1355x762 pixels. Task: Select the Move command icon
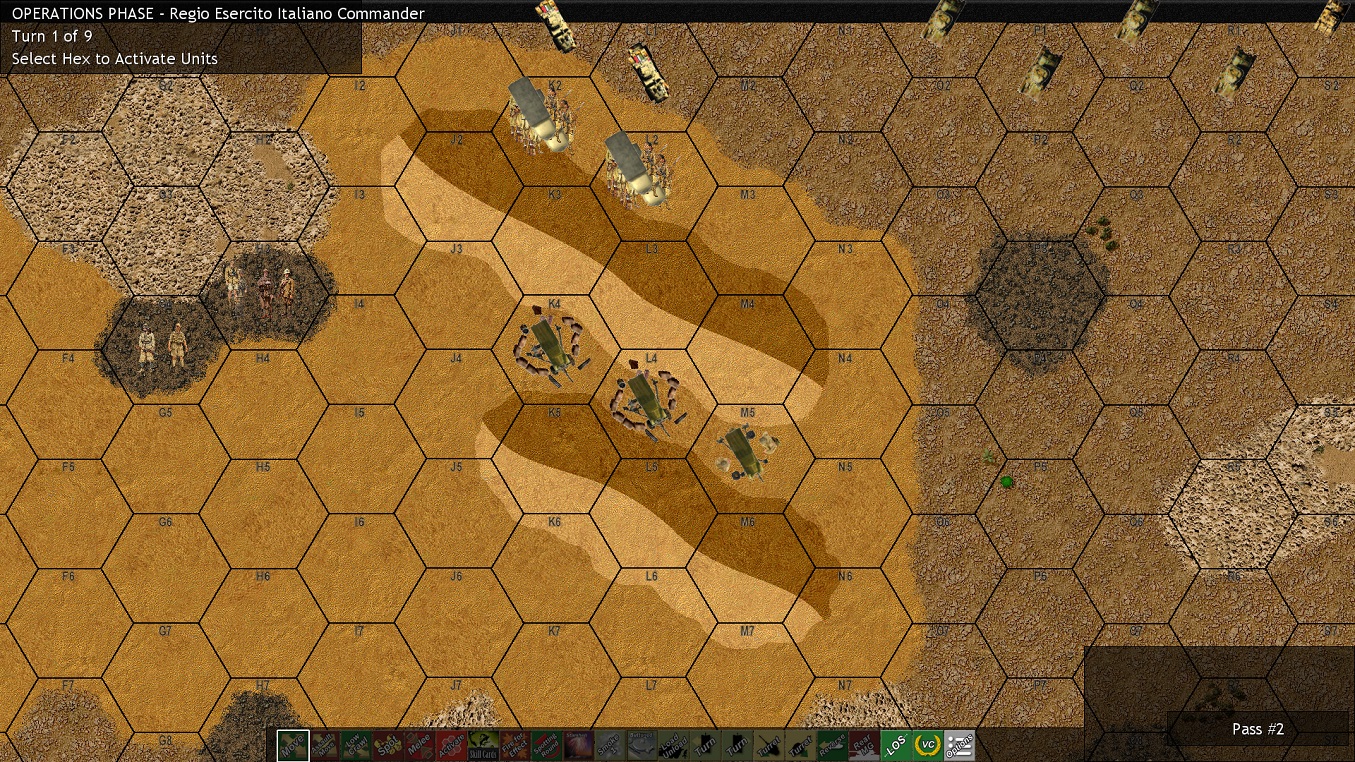coord(292,744)
